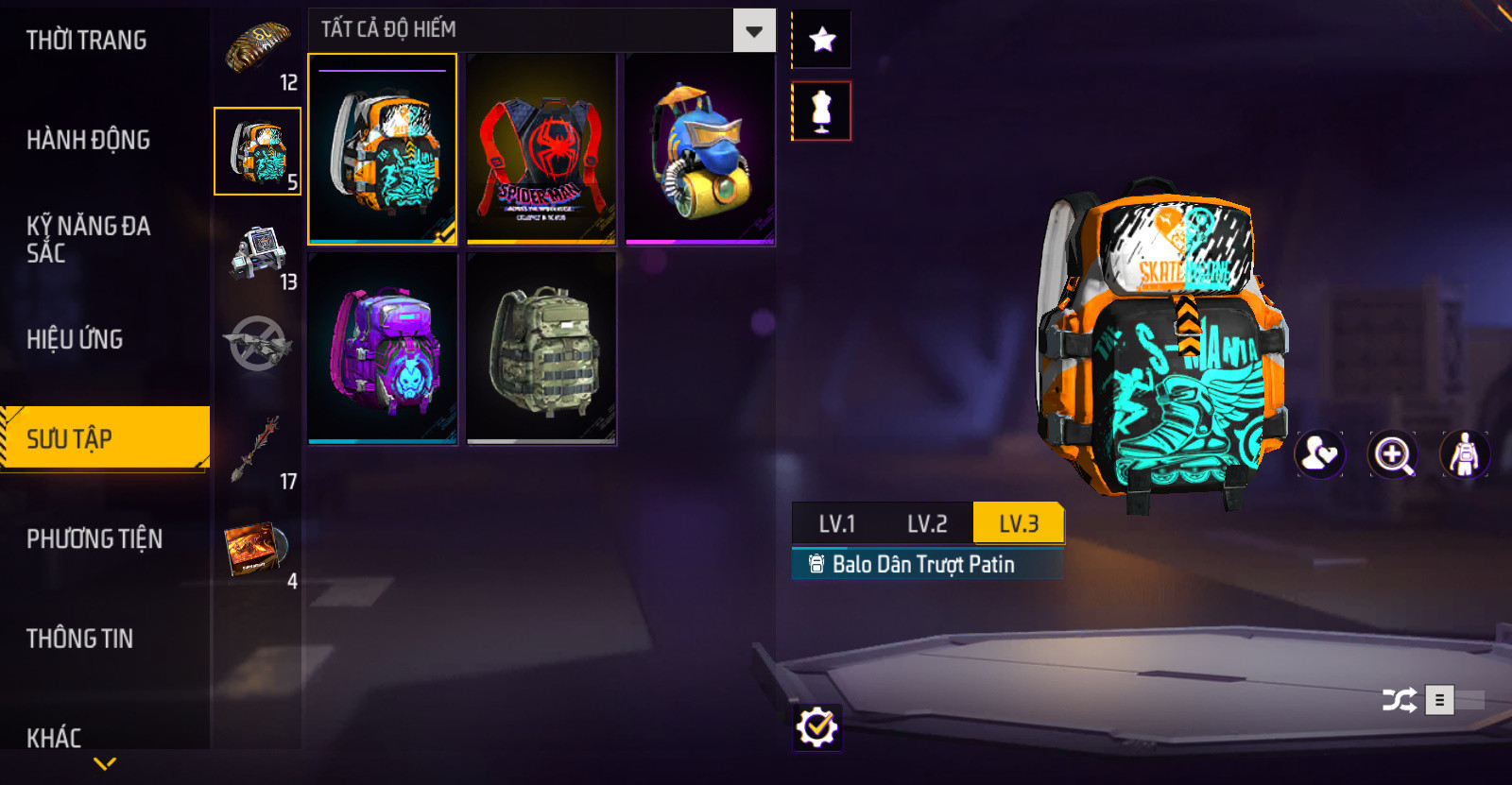Select the HÀNH ĐỘNG menu entry
The image size is (1512, 785).
(88, 140)
